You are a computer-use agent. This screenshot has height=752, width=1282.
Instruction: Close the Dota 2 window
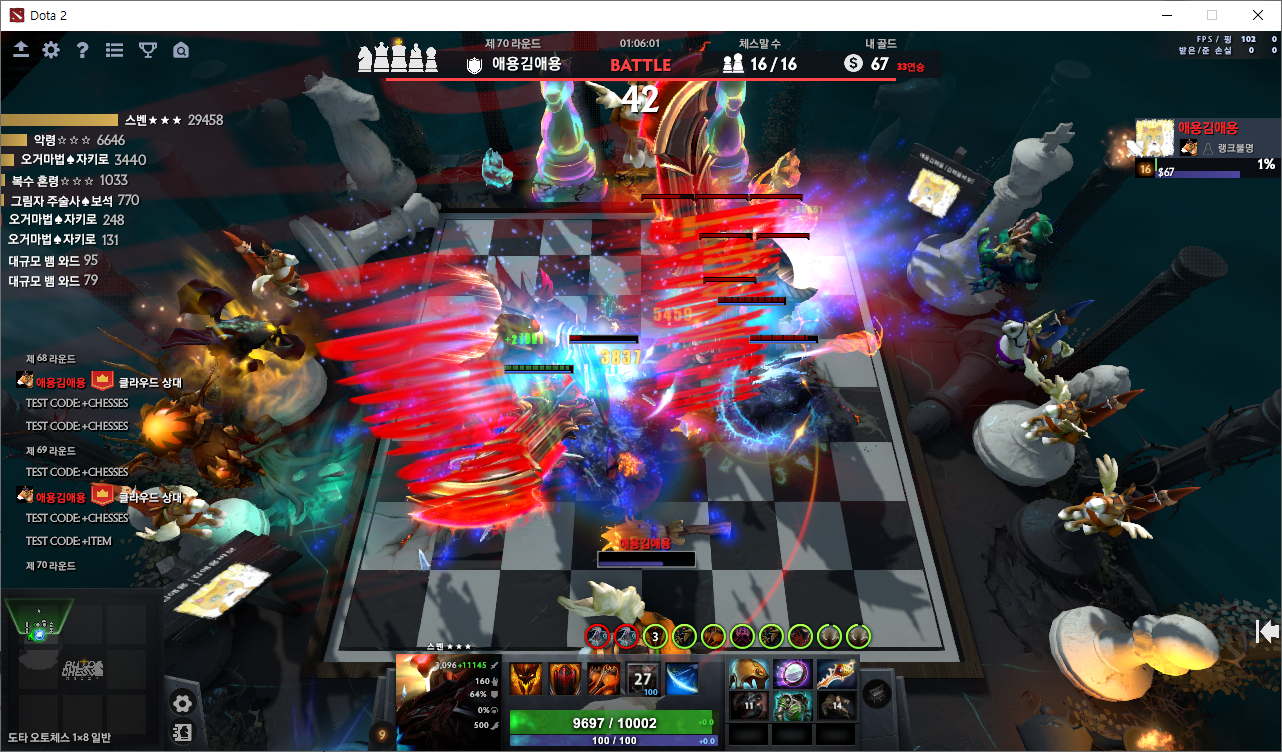tap(1258, 15)
